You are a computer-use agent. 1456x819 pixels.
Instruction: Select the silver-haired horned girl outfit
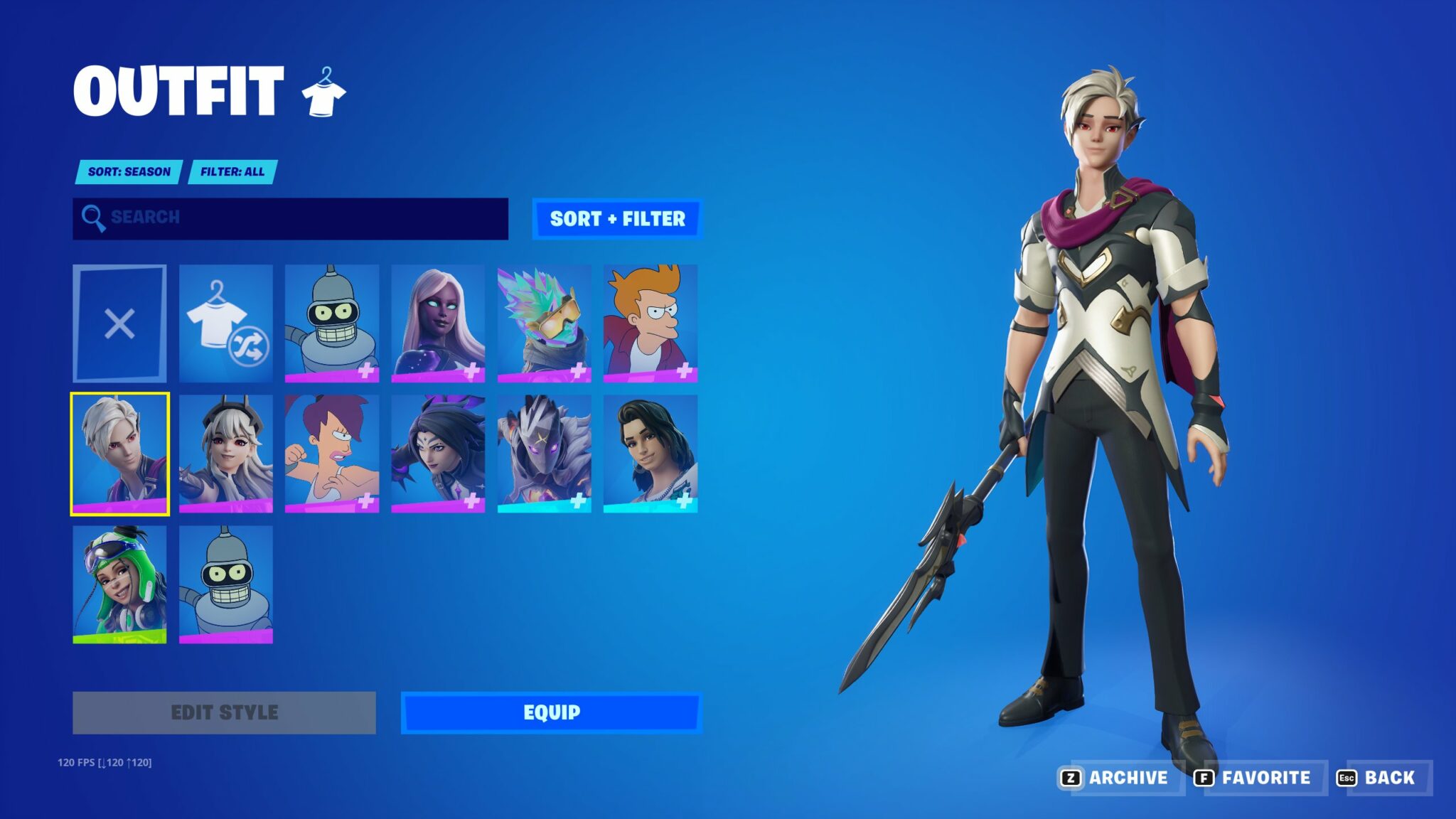tap(226, 454)
